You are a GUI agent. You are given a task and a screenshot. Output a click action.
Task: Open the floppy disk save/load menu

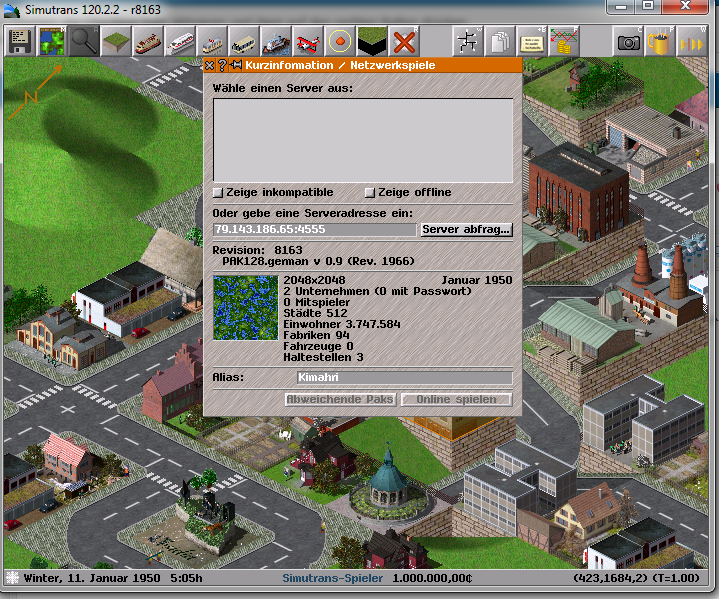(x=20, y=42)
